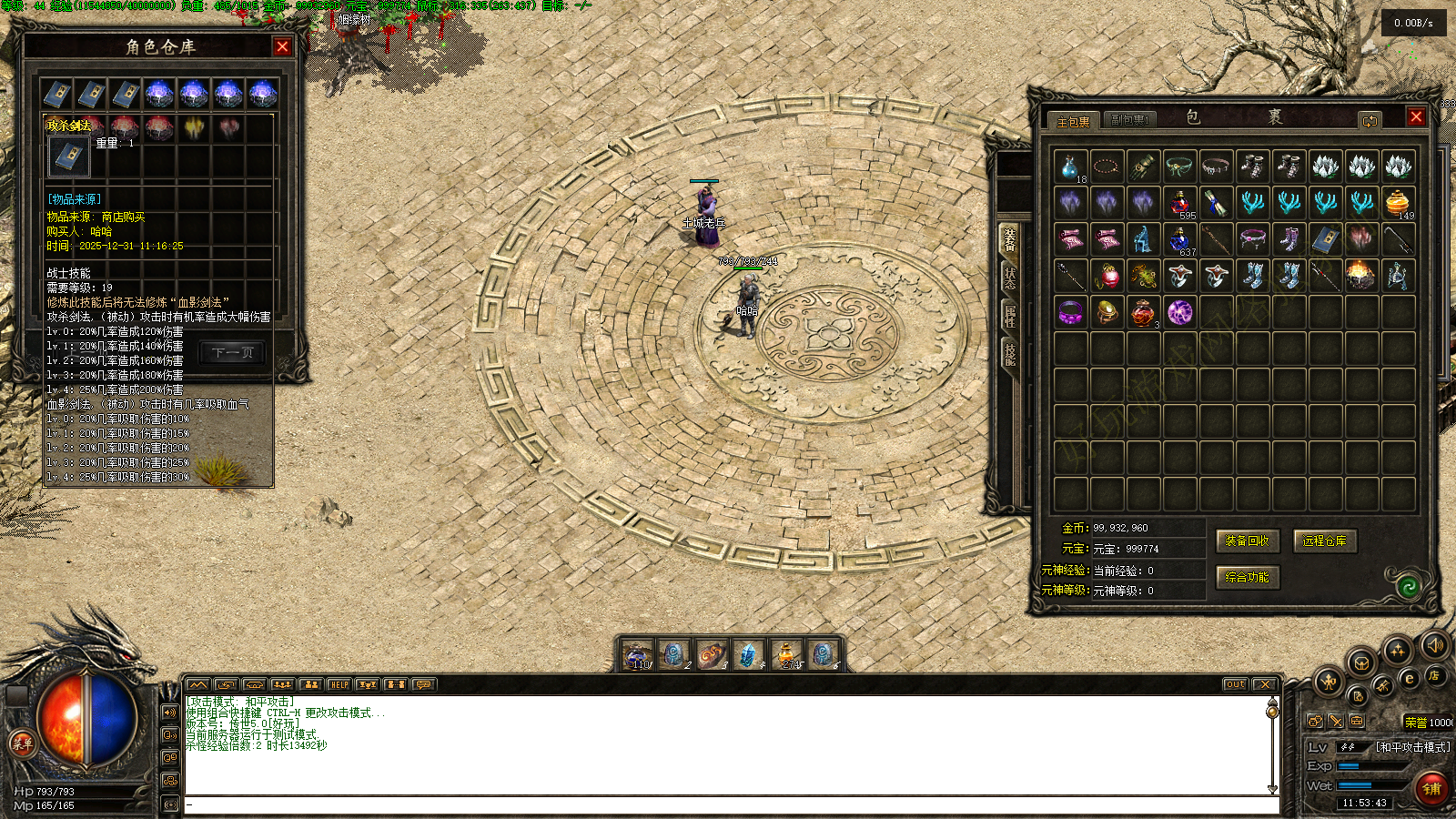Select the 主包裹 main bag tab

click(x=1073, y=121)
